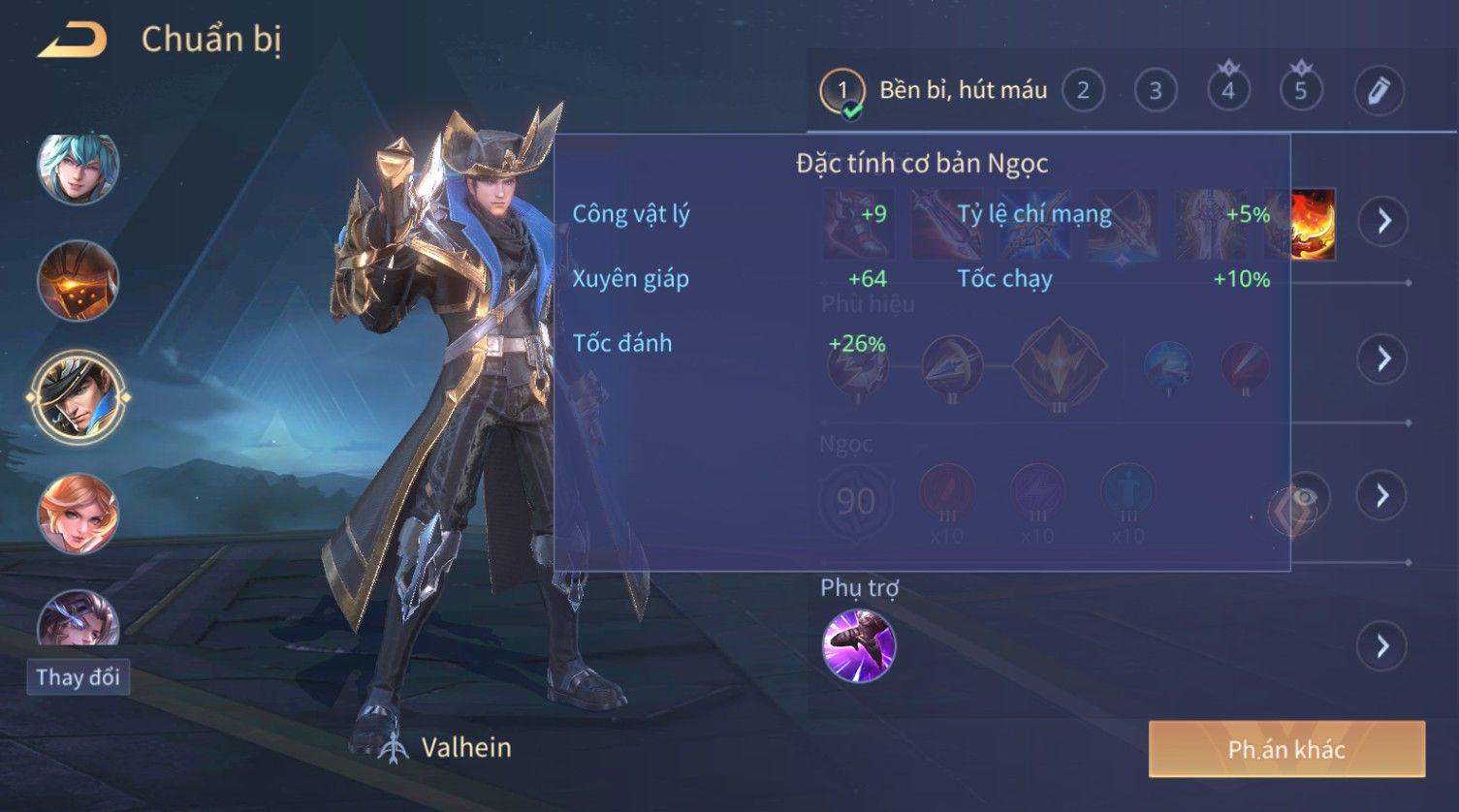Viewport: 1459px width, 812px height.
Task: Open the equipment build details arrow
Action: (1383, 221)
